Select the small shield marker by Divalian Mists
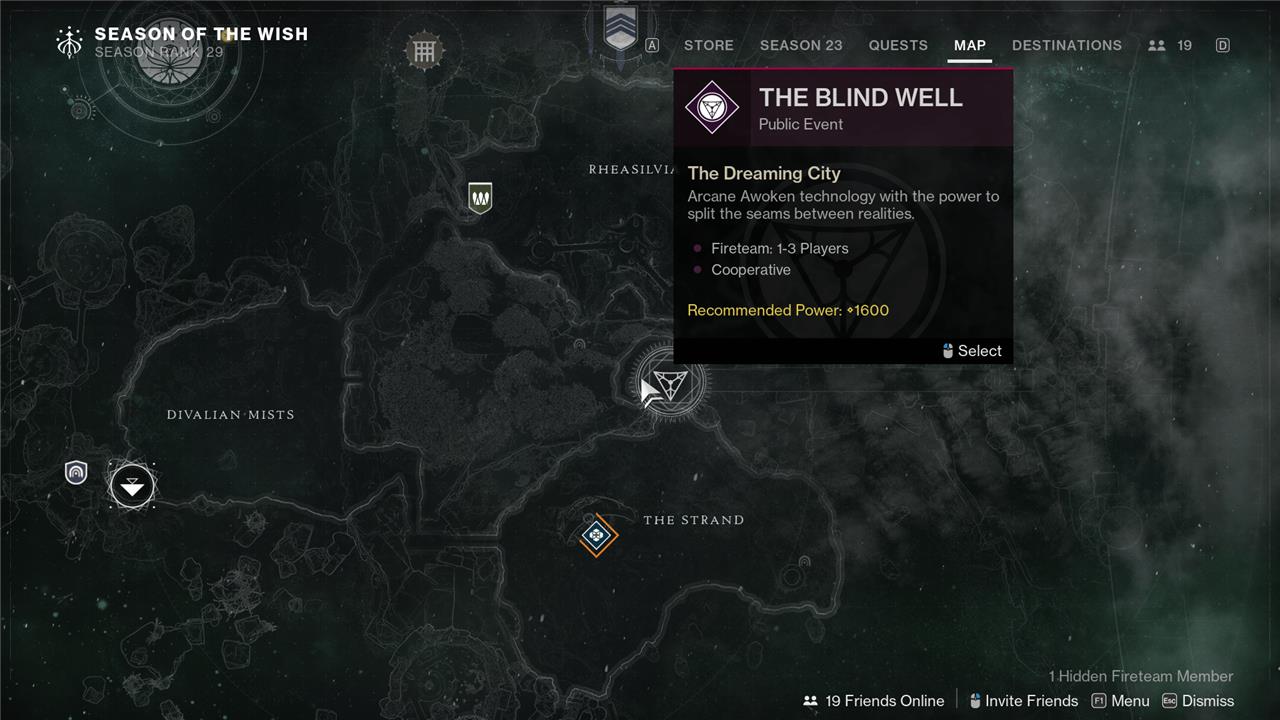This screenshot has height=720, width=1280. click(76, 472)
